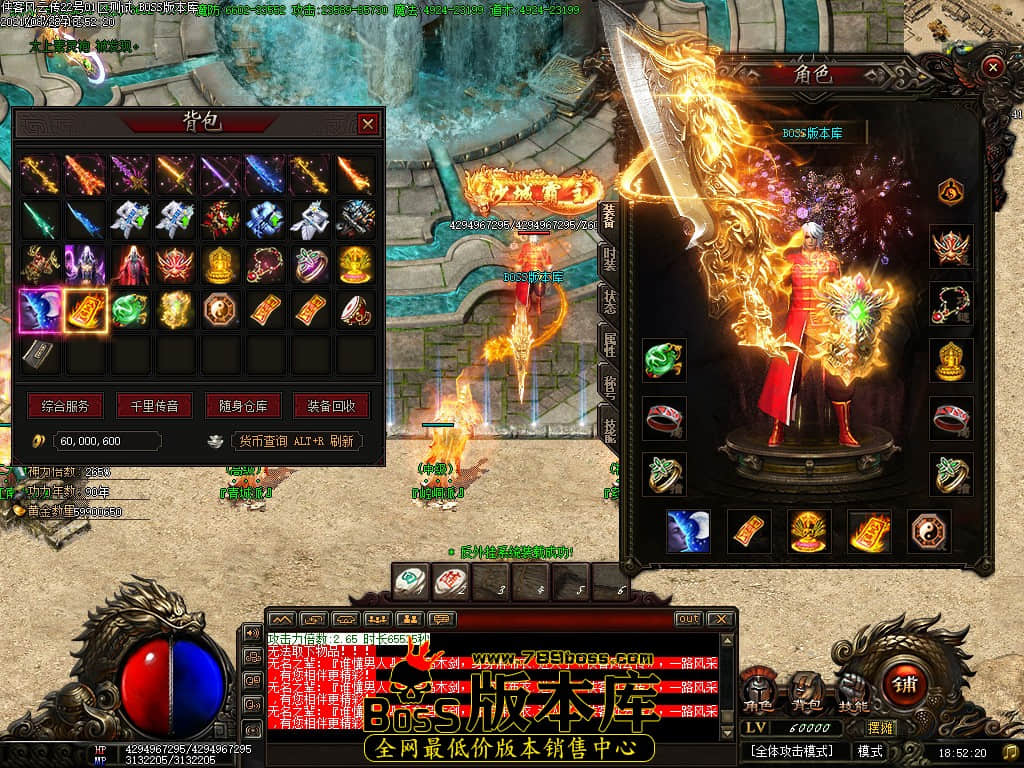Close the chat window with X

pos(719,620)
